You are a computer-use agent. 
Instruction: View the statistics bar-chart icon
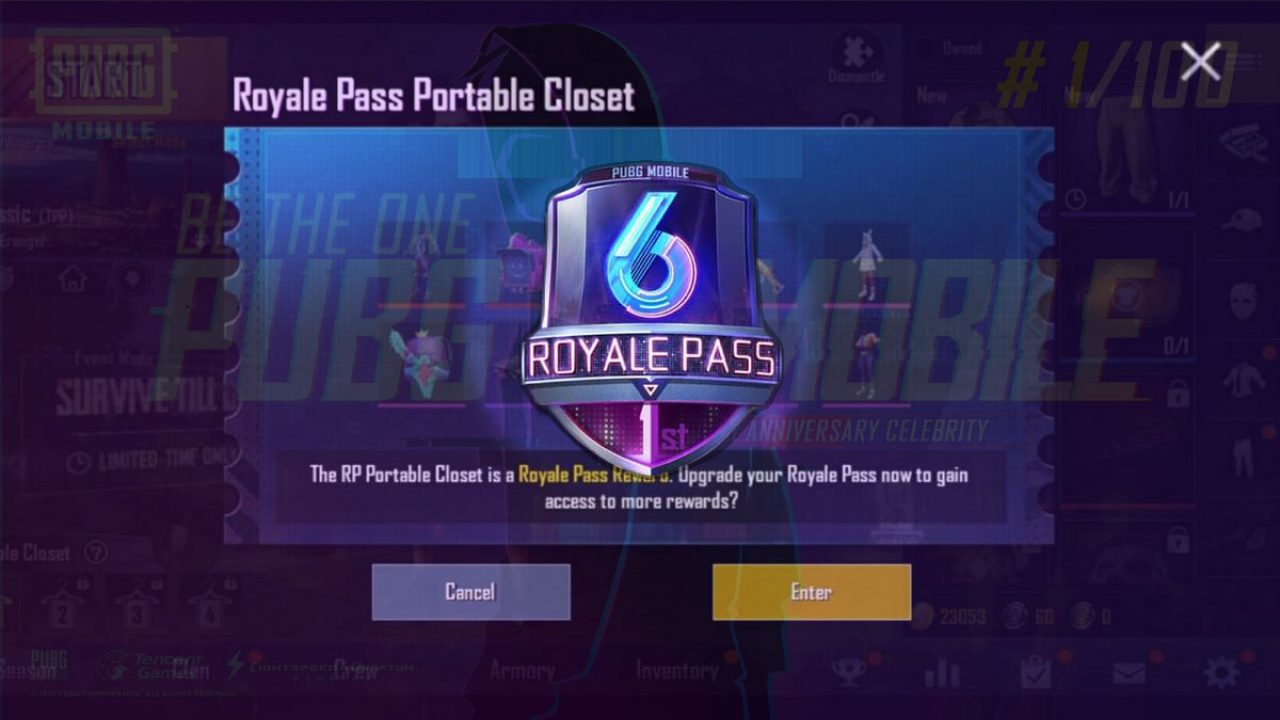942,672
